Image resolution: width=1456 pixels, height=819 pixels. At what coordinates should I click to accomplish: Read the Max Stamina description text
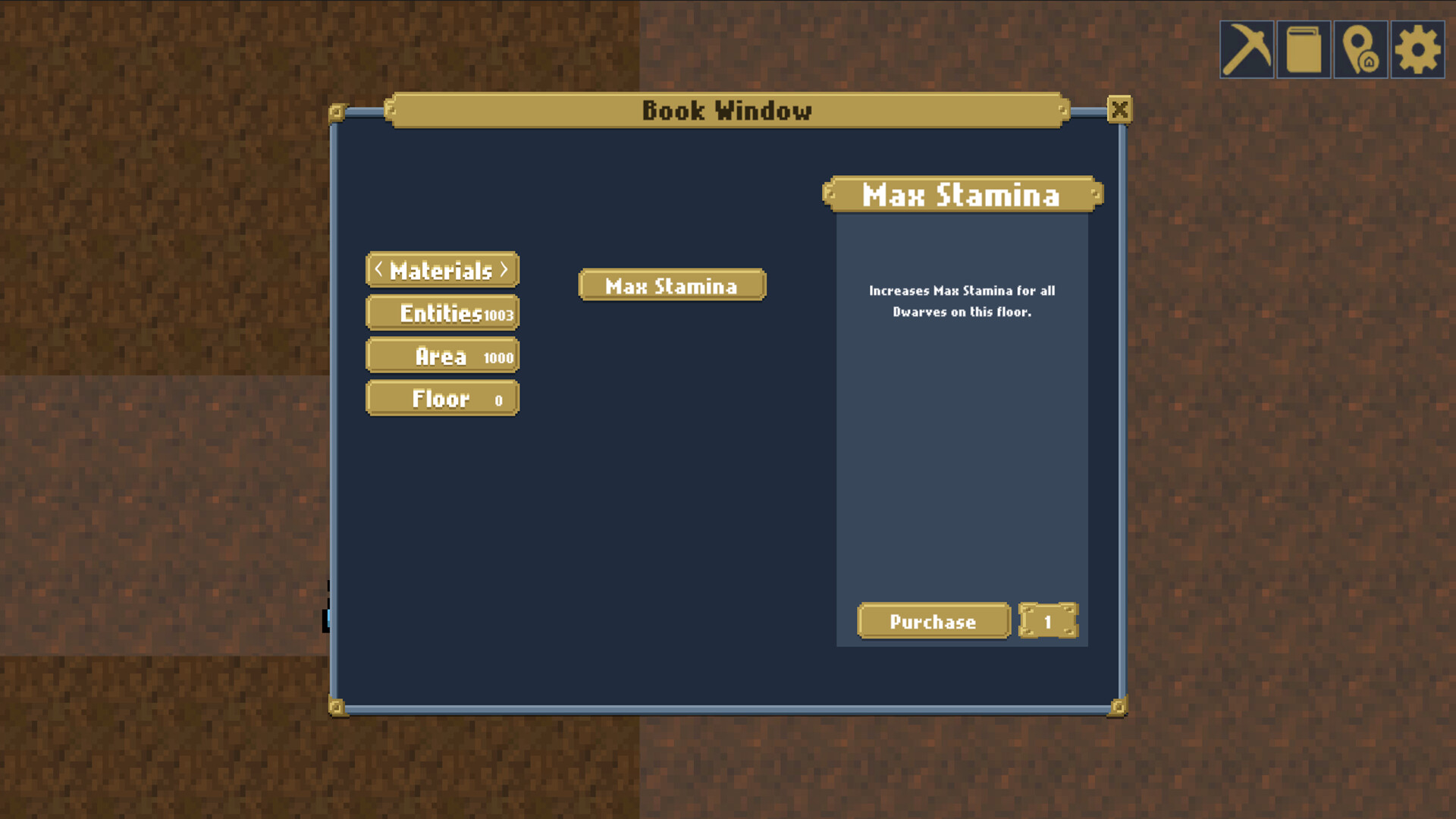962,300
